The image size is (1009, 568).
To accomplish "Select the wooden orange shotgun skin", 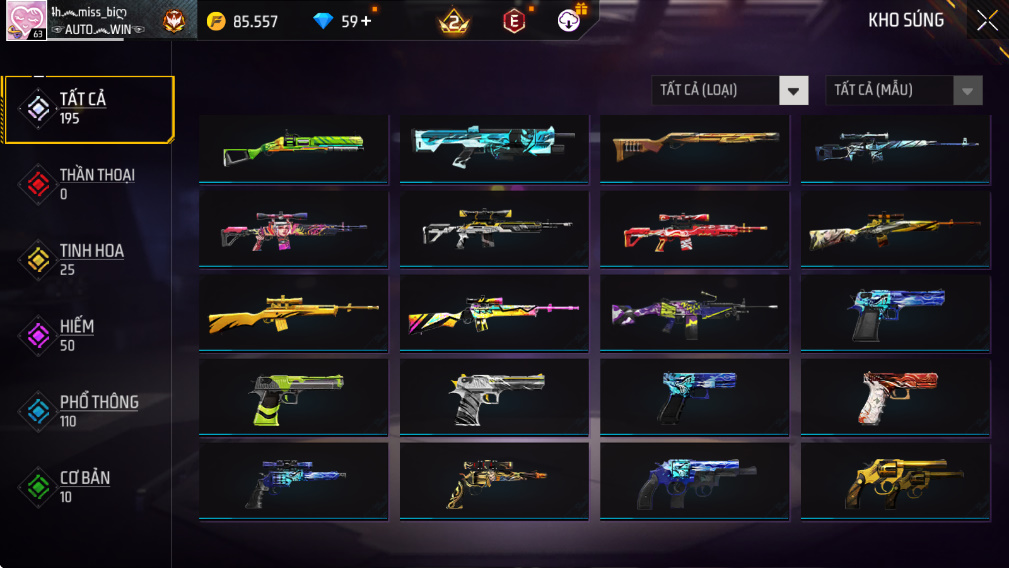I will (694, 149).
